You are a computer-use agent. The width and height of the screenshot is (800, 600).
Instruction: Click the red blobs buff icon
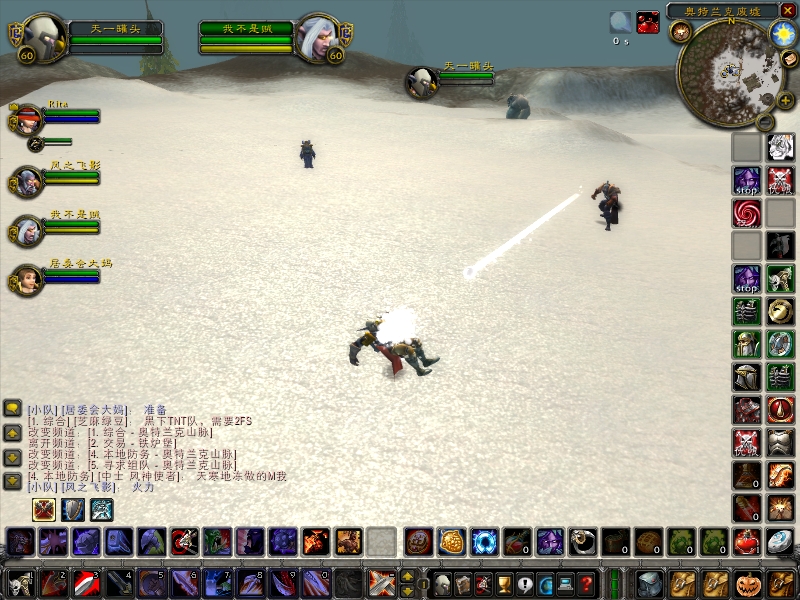point(648,23)
